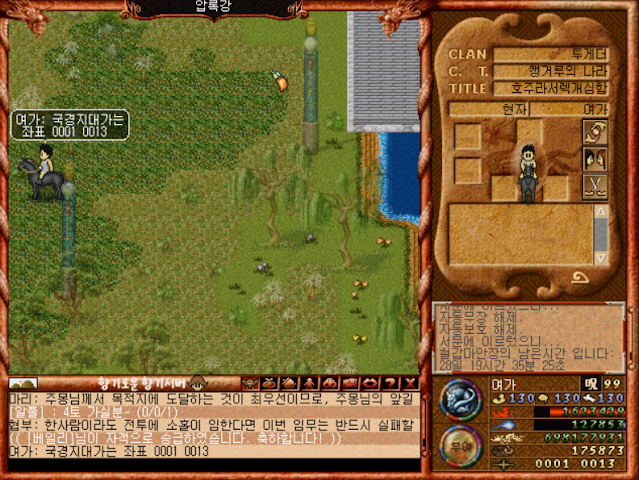Click the handshake icon in the character panel

click(x=595, y=134)
